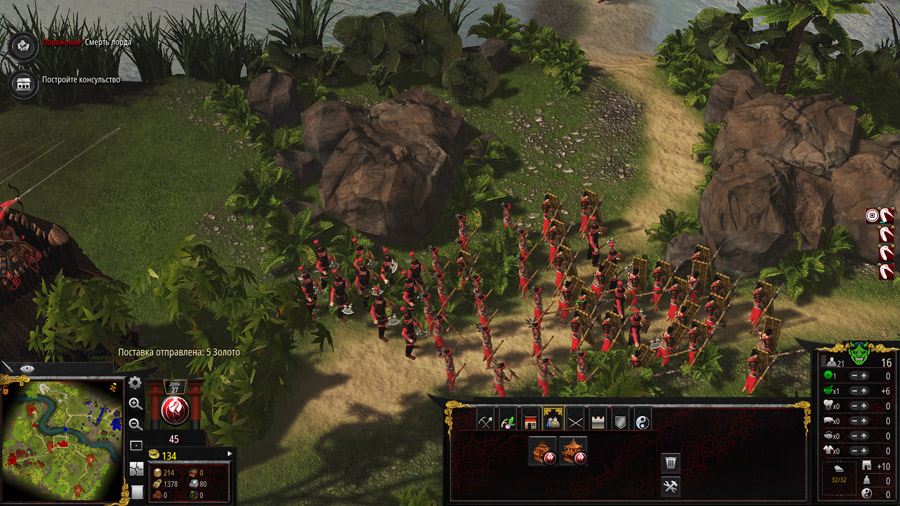Screen dimensions: 900x506
Task: Expand the gold resources panel arrow
Action: pos(228,455)
